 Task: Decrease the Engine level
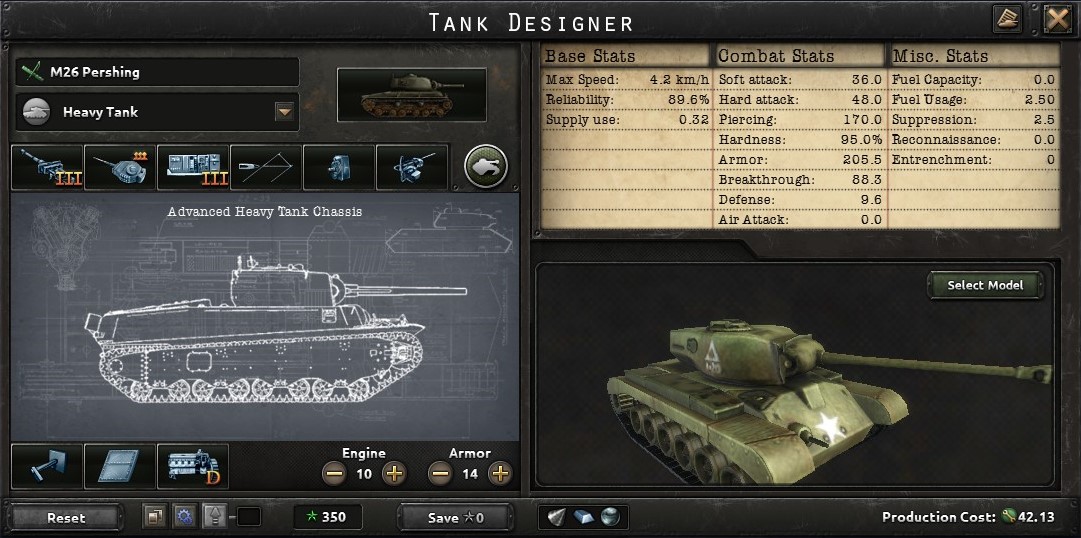pos(334,473)
